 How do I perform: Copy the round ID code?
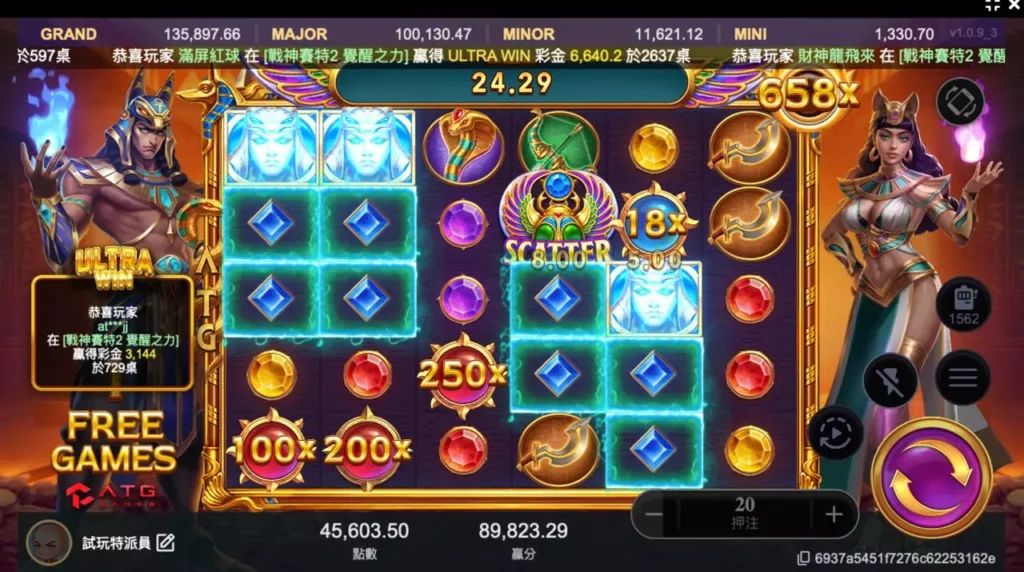(x=803, y=559)
